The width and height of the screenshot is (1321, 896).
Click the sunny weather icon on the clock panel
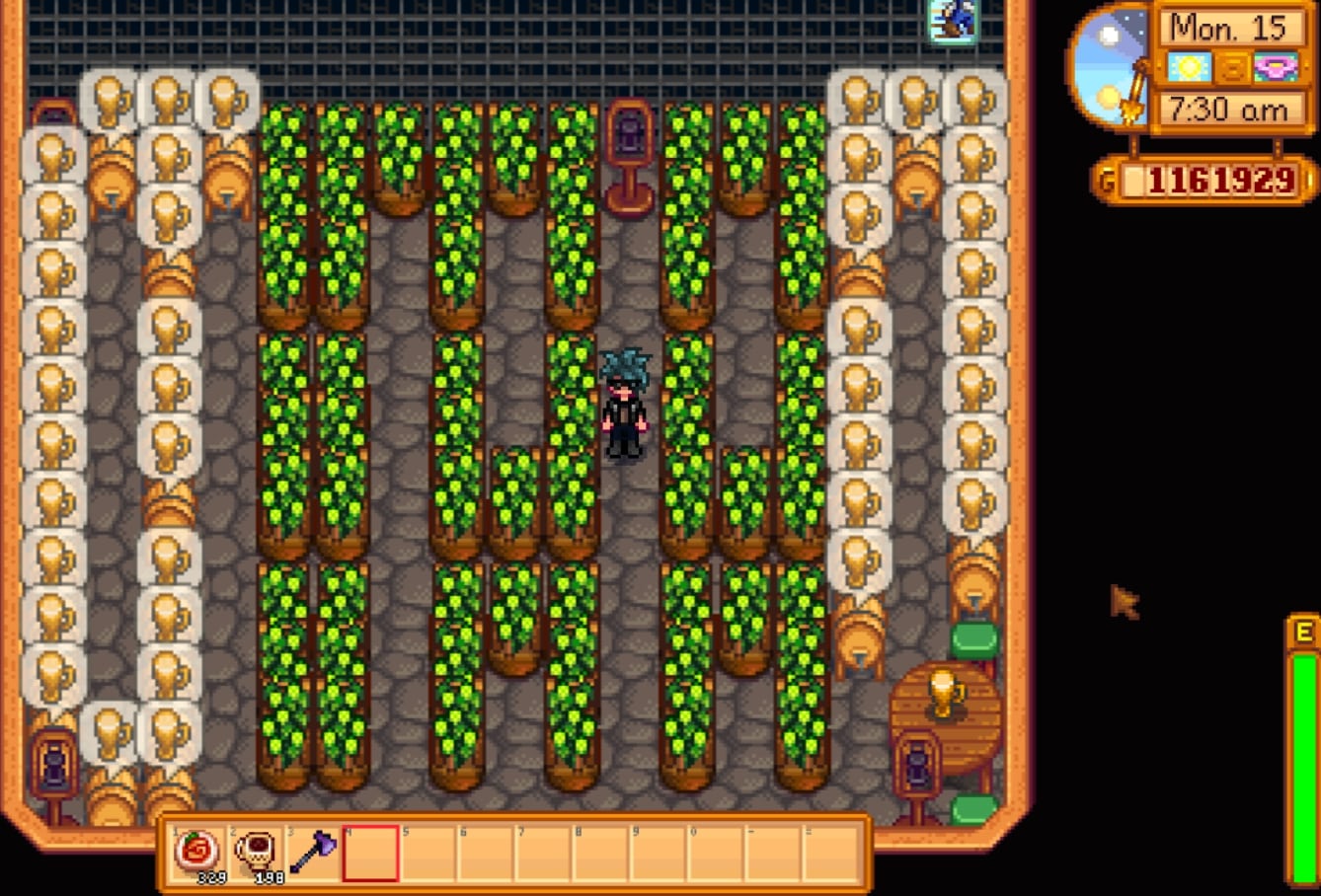click(x=1191, y=68)
